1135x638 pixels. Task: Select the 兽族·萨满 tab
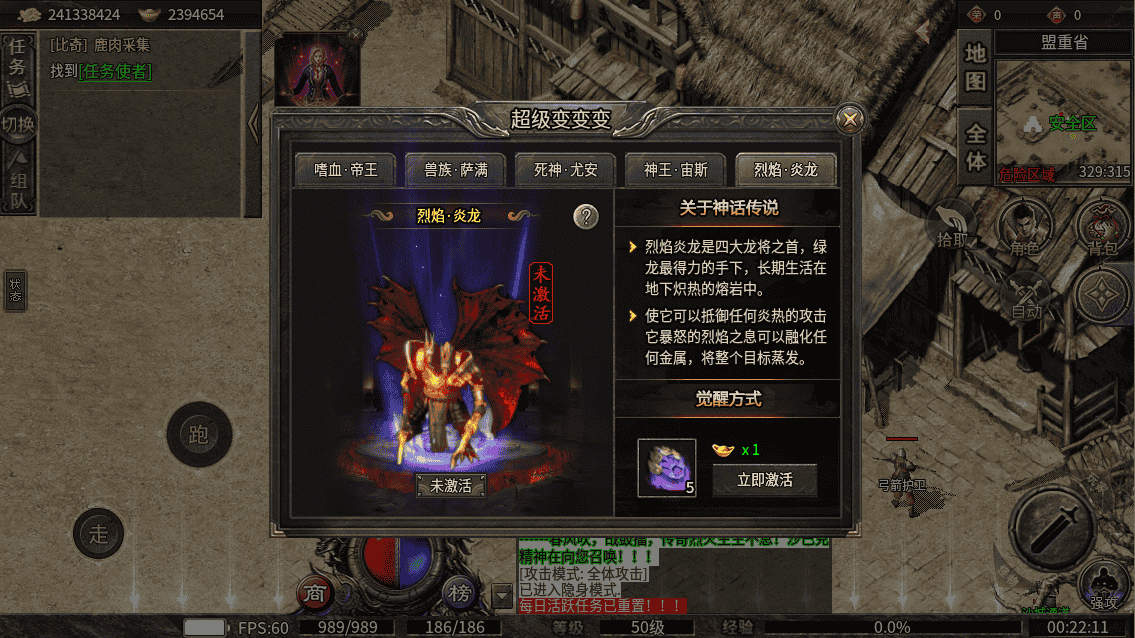pos(455,170)
